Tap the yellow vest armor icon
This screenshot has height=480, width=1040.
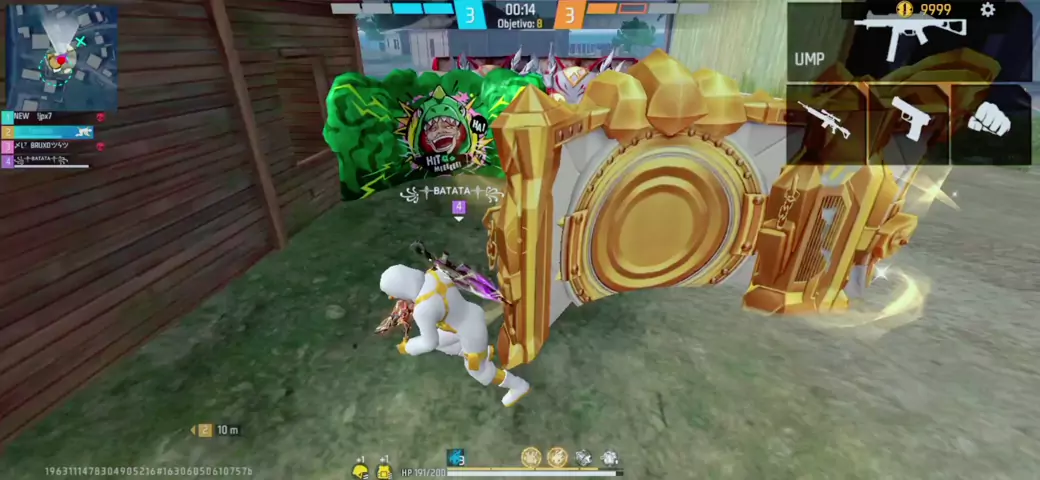coord(384,470)
